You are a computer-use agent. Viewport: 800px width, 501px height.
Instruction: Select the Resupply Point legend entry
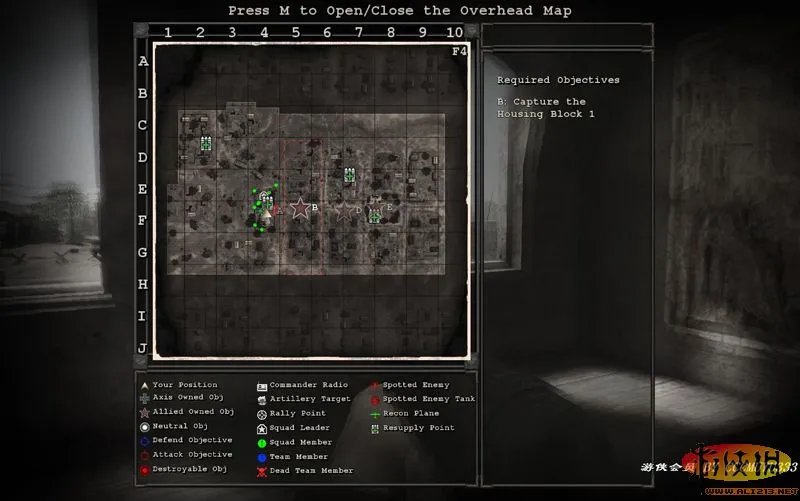pos(417,428)
